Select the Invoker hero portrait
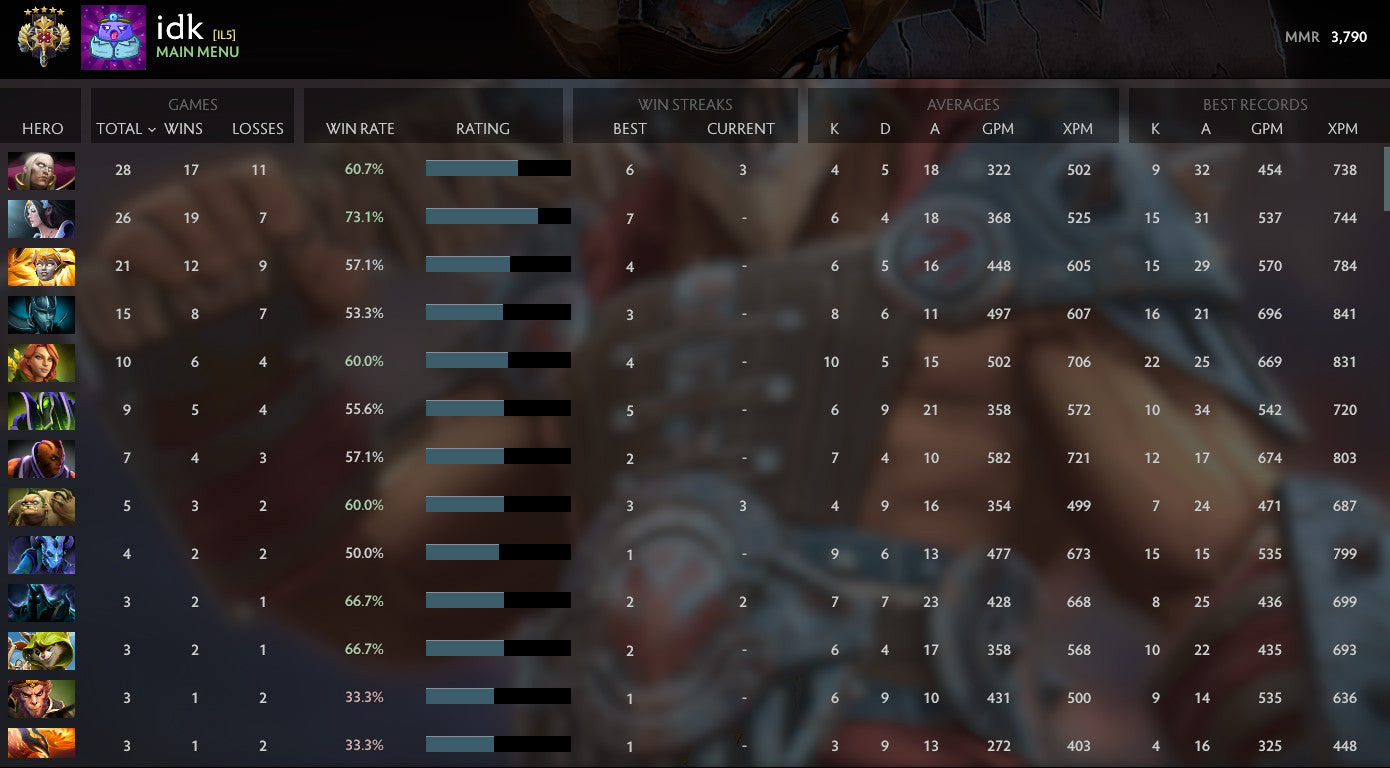 [x=41, y=170]
